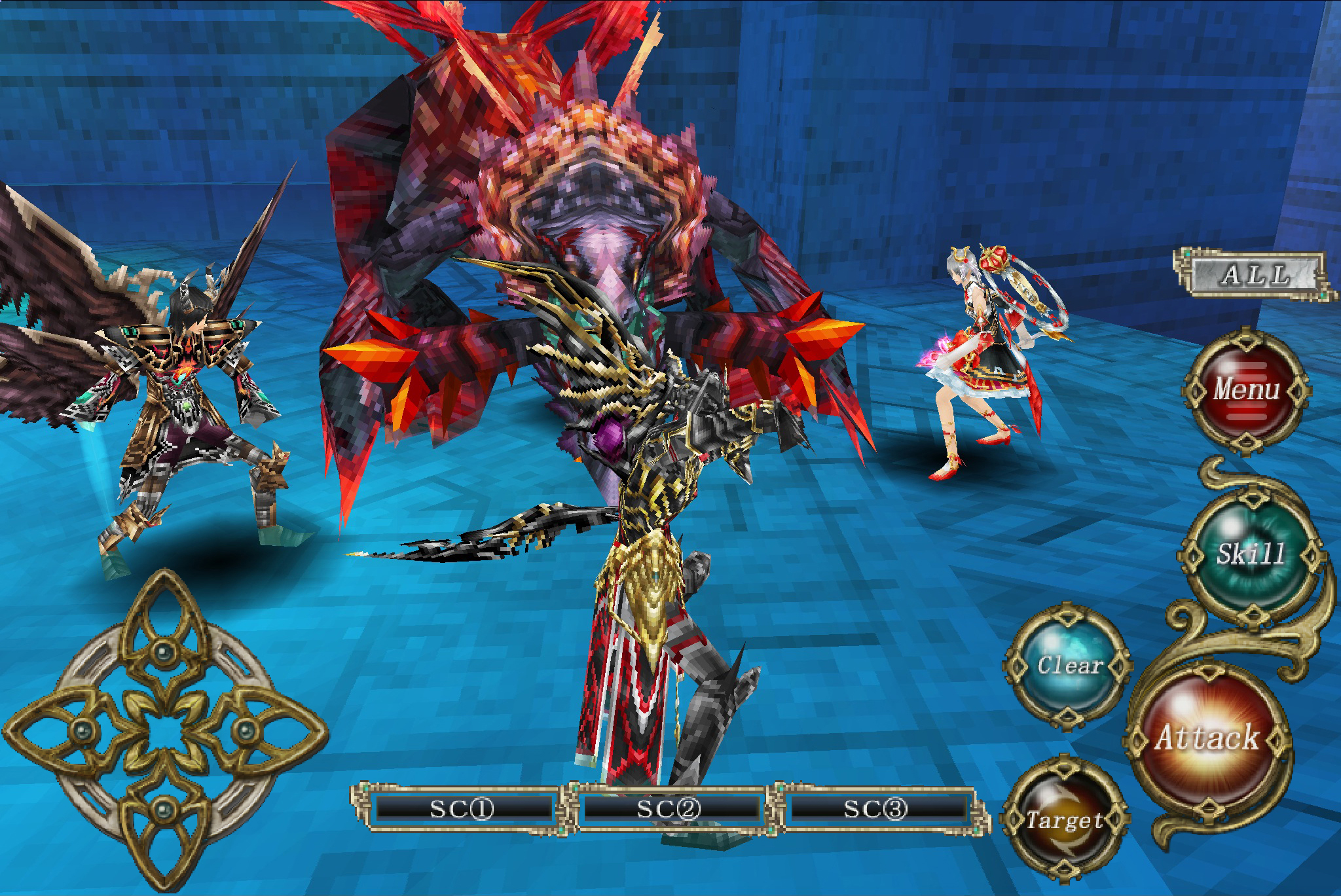Select the Target button

(1064, 820)
